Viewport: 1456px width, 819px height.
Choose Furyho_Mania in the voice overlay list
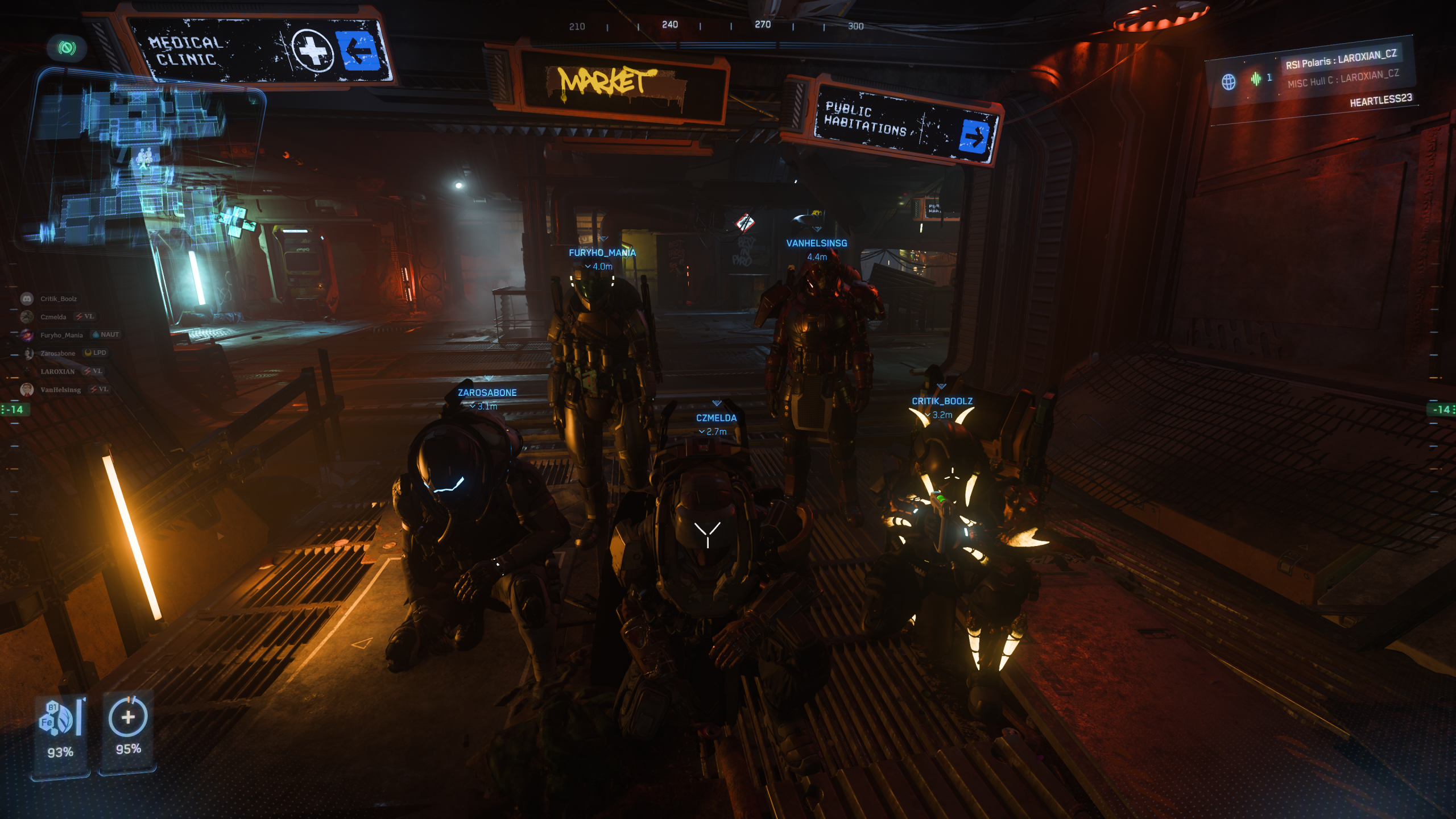[x=61, y=335]
